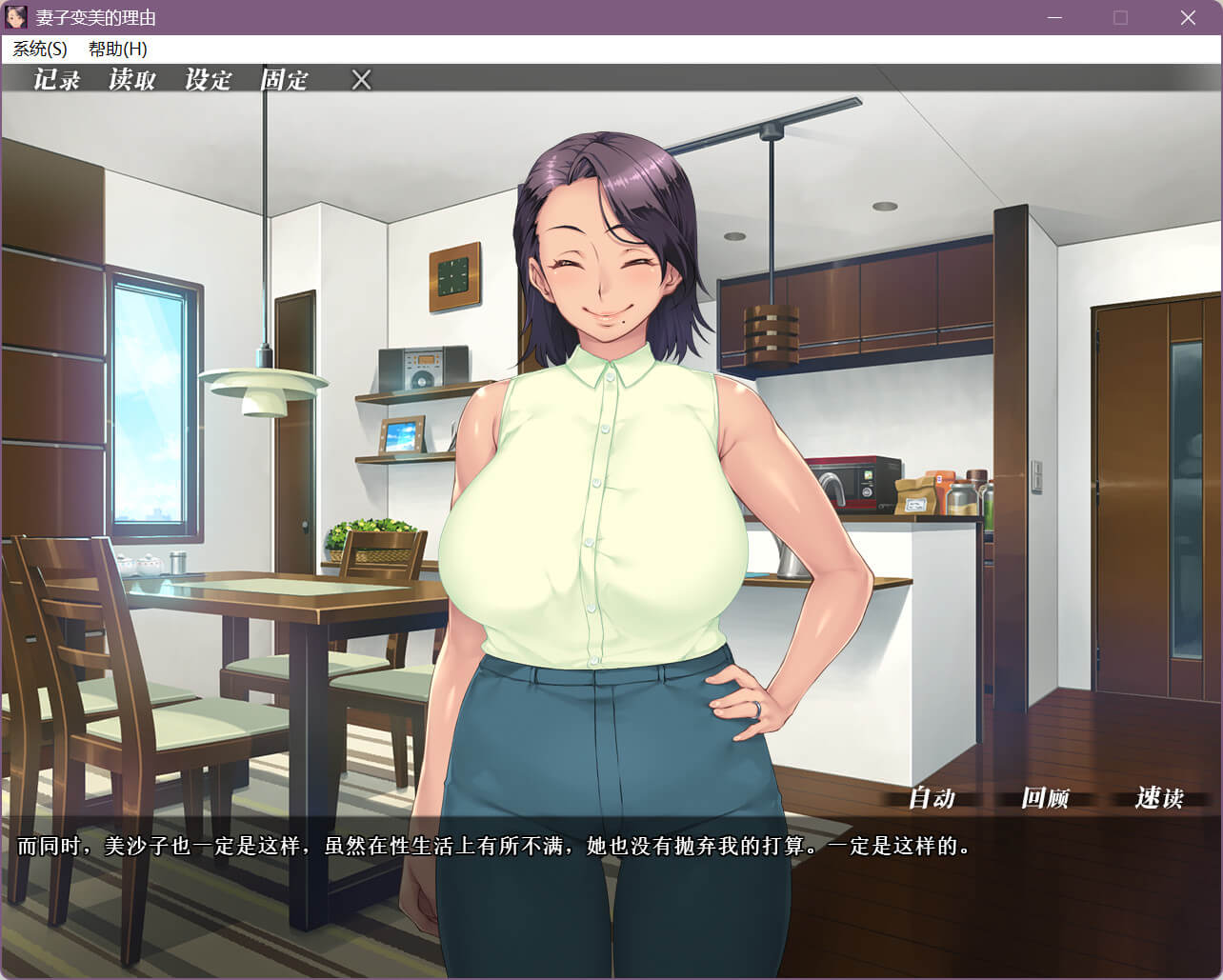Close the game window
The height and width of the screenshot is (980, 1223).
1188,18
